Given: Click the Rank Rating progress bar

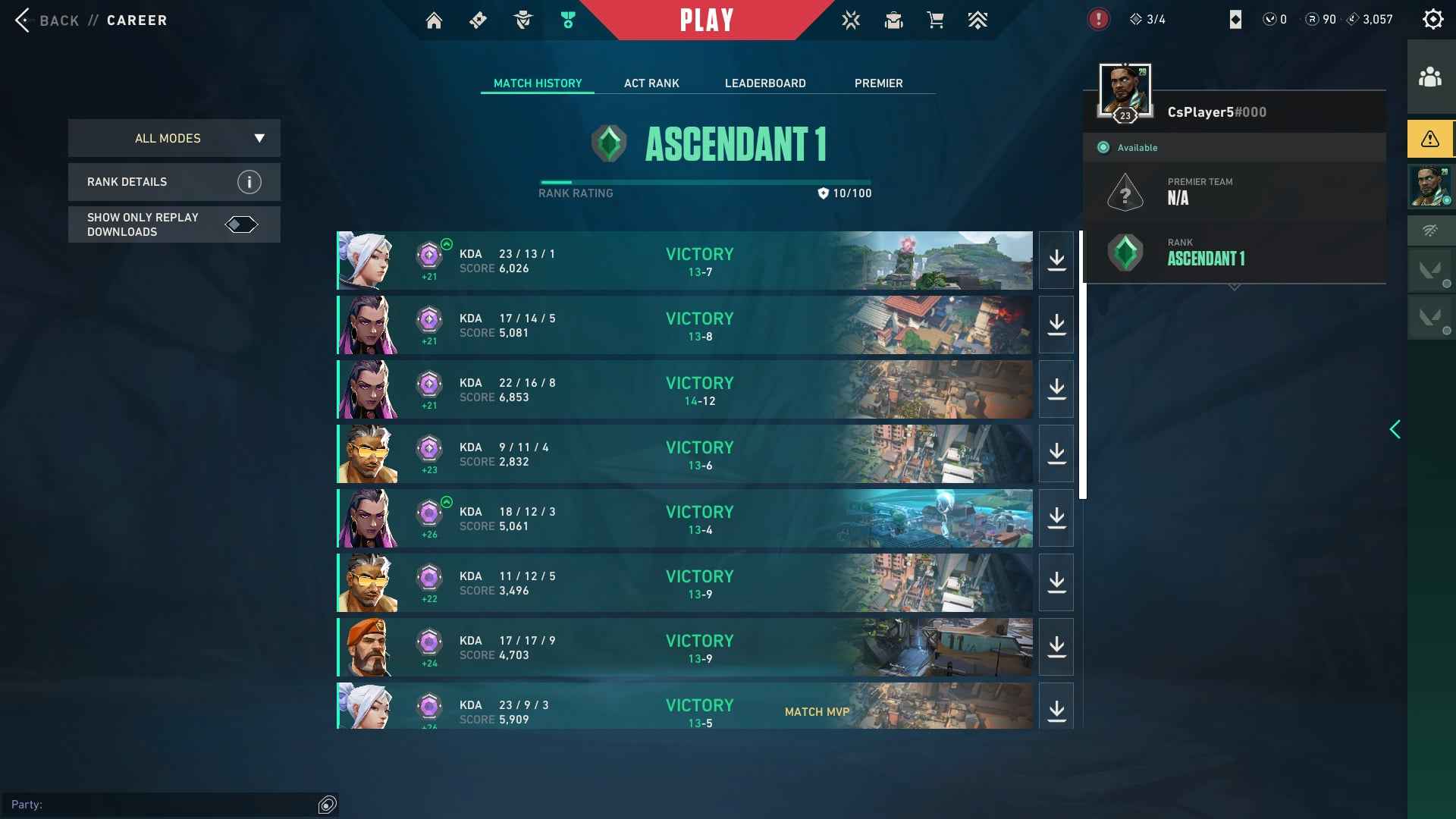Looking at the screenshot, I should coord(704,182).
